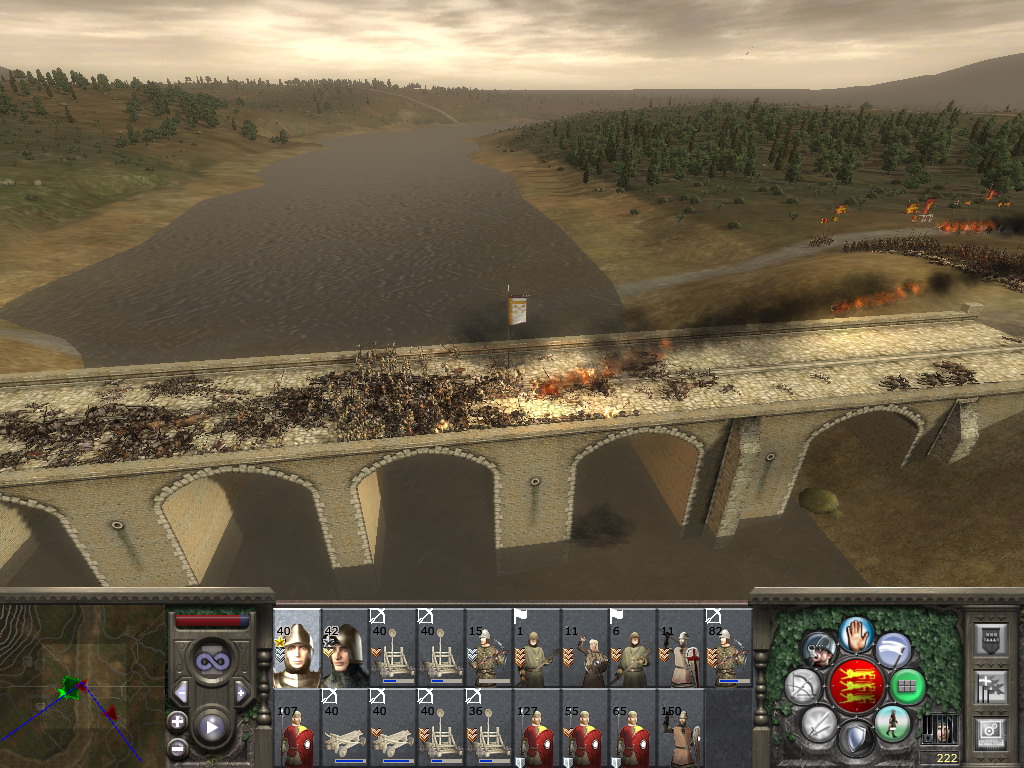The width and height of the screenshot is (1024, 768).
Task: Select the 127-man red shield infantry card
Action: tap(537, 728)
